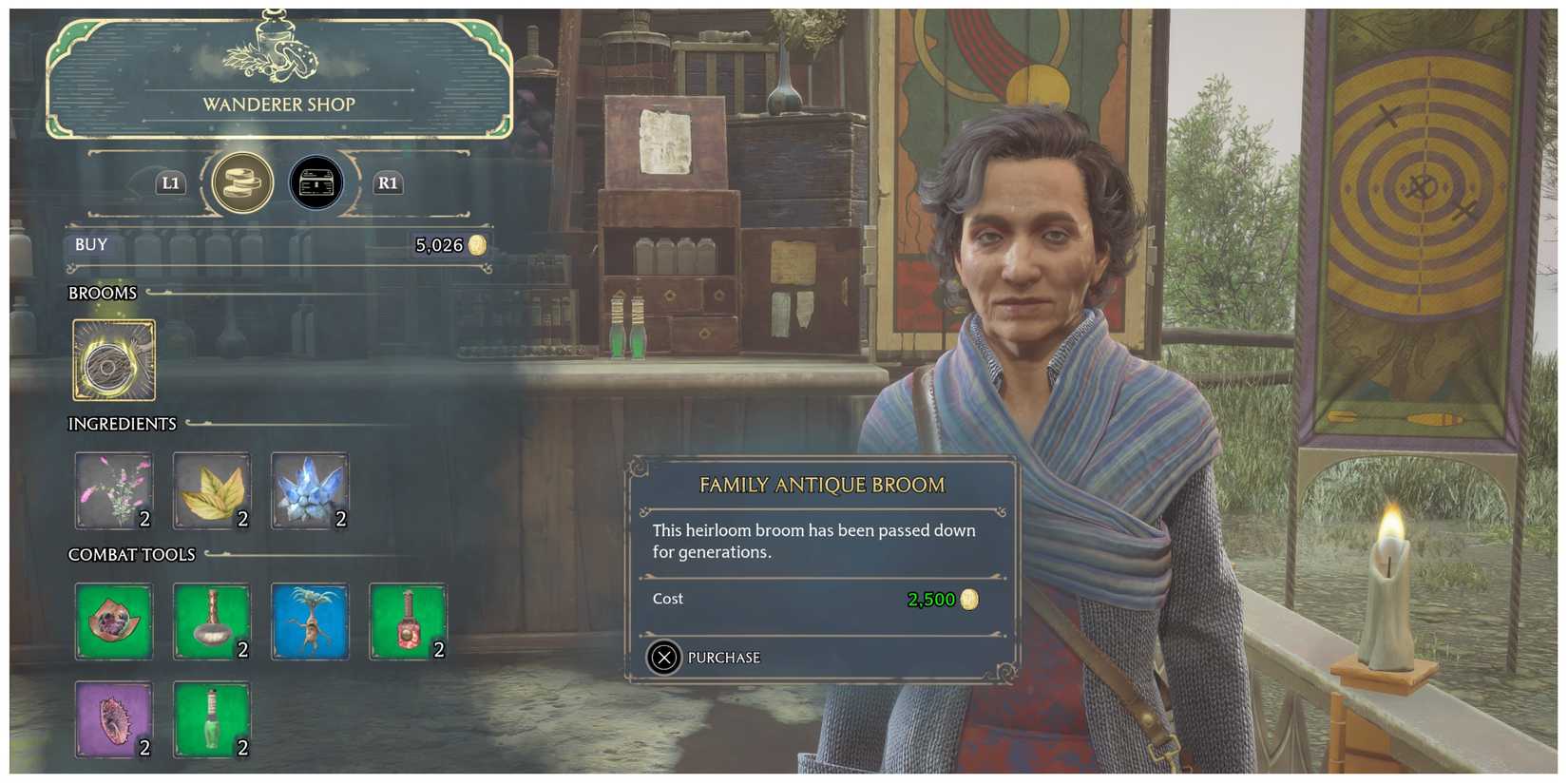Select the Family Antique Broom icon
1568x784 pixels.
pyautogui.click(x=112, y=361)
